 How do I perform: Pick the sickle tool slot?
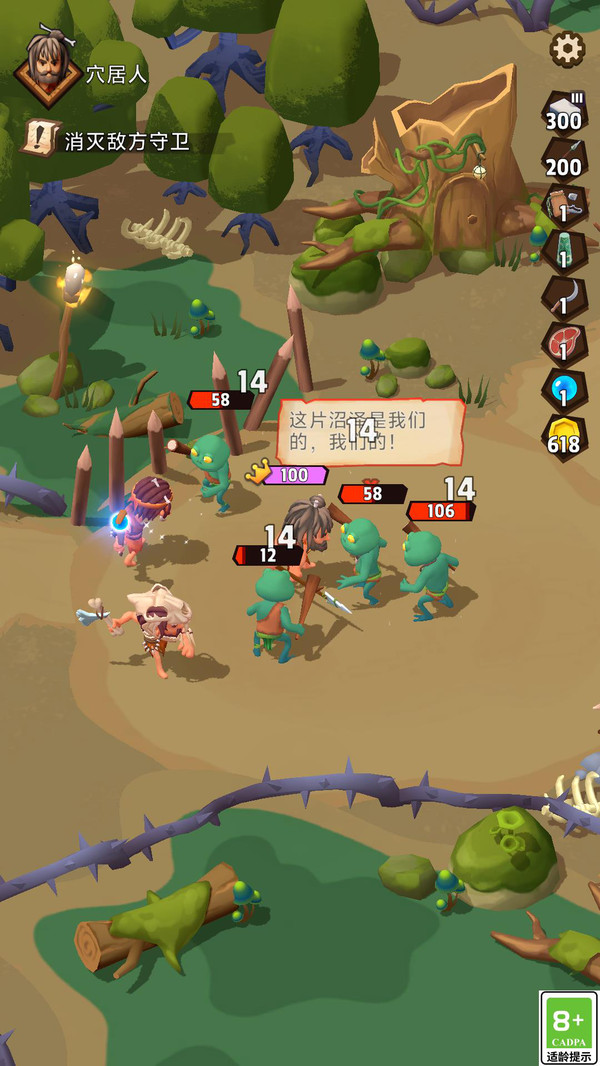tap(564, 297)
